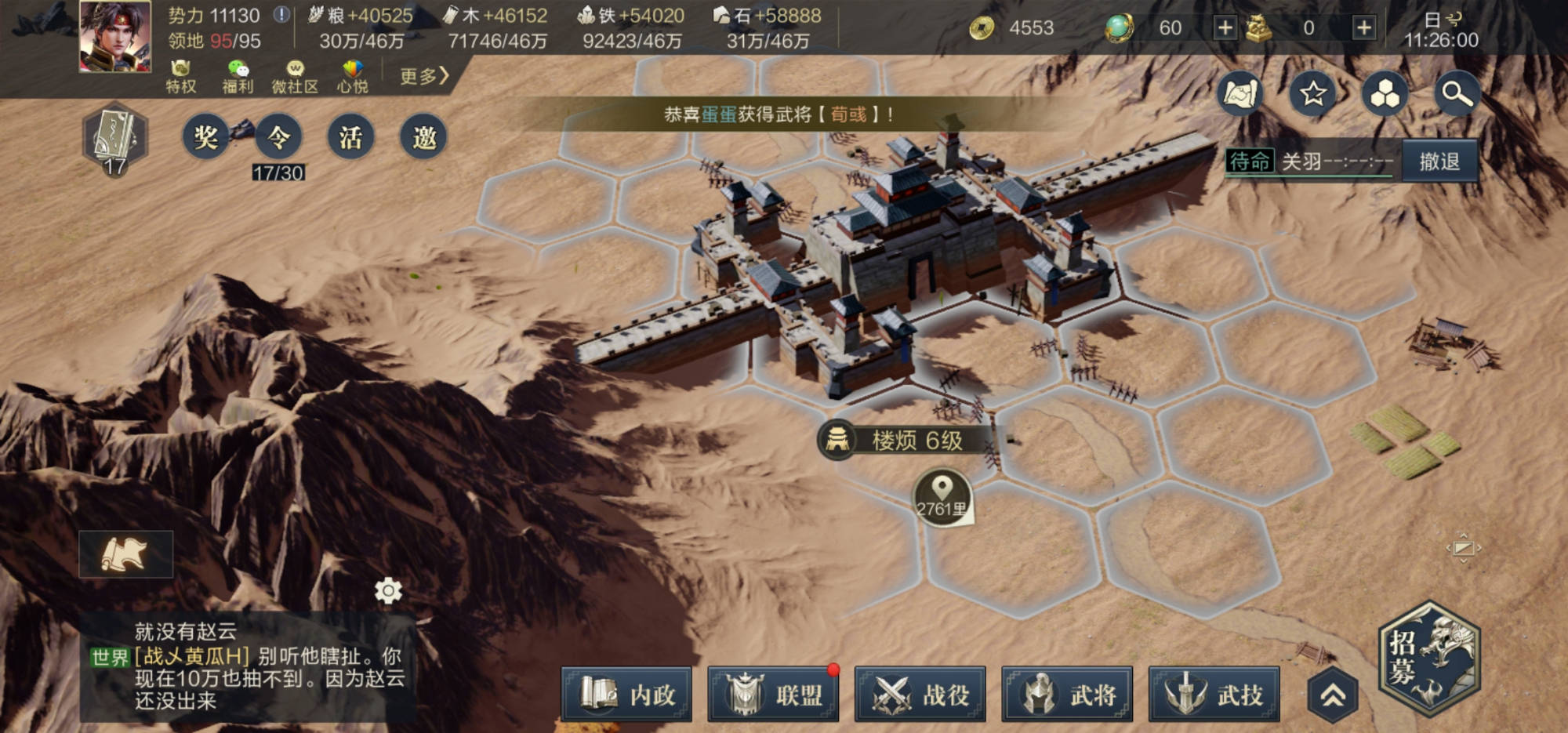This screenshot has height=733, width=1568.
Task: Open the 活 activities button
Action: click(x=350, y=138)
